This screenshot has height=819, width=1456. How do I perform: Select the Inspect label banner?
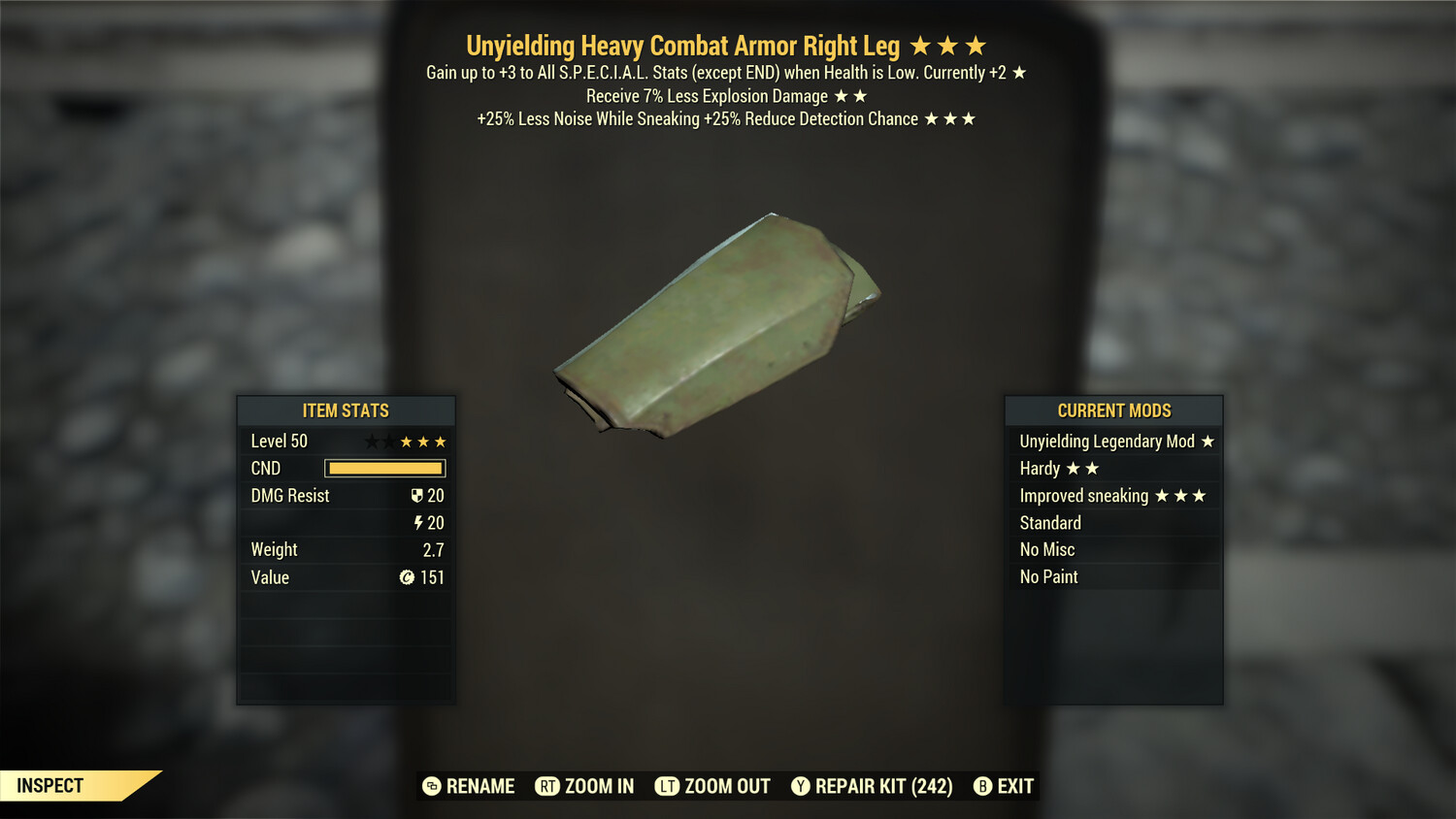coord(50,786)
